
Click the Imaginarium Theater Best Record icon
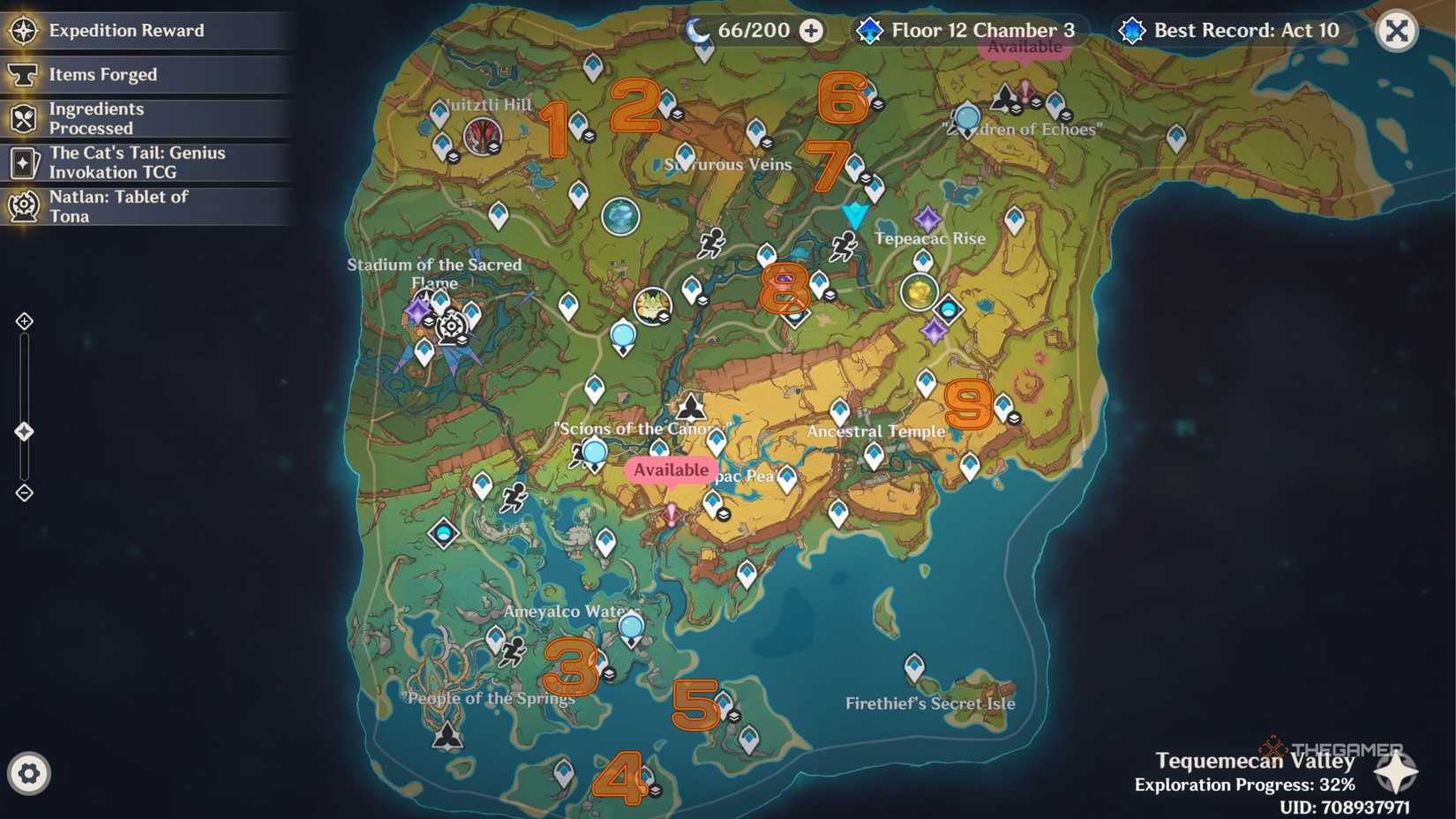coord(1130,30)
